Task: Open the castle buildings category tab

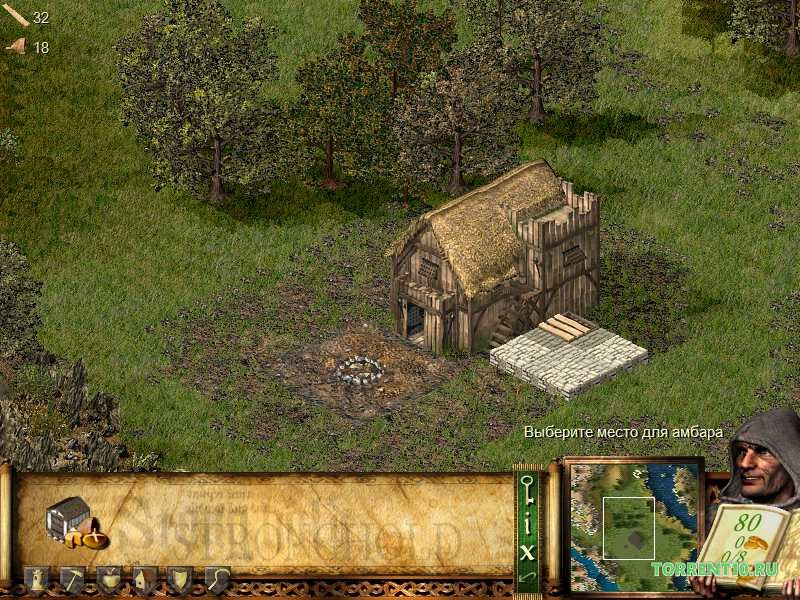Action: (36, 579)
